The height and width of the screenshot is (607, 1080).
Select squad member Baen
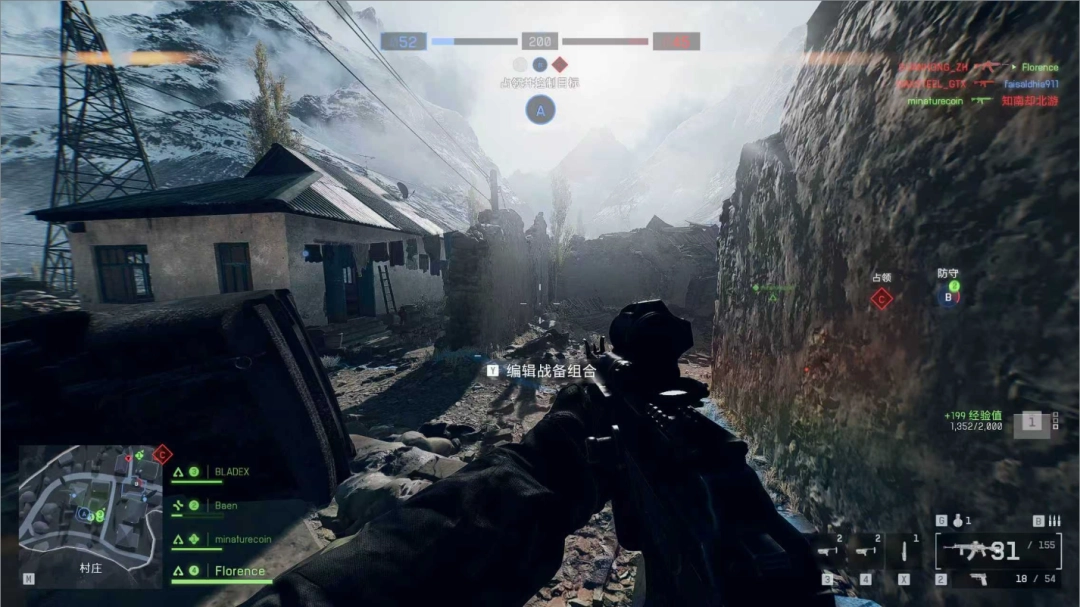point(226,505)
